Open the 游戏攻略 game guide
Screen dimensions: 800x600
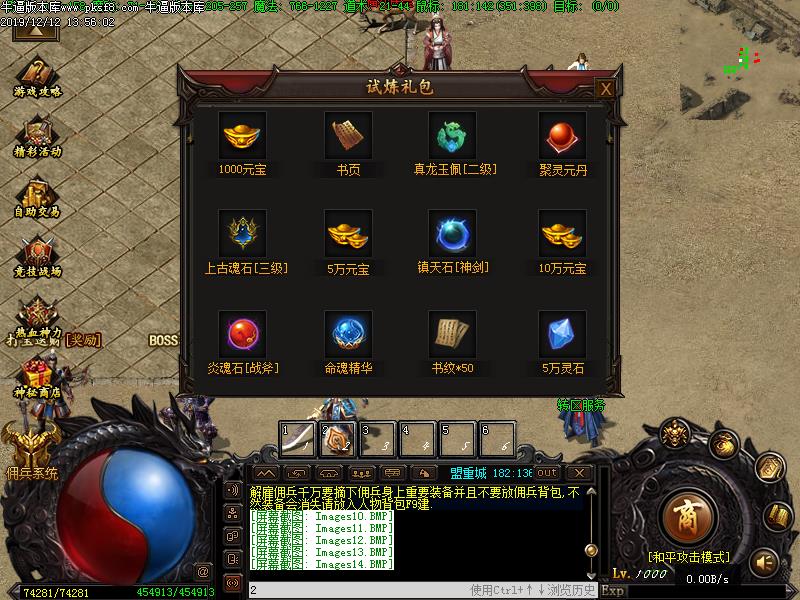point(38,76)
